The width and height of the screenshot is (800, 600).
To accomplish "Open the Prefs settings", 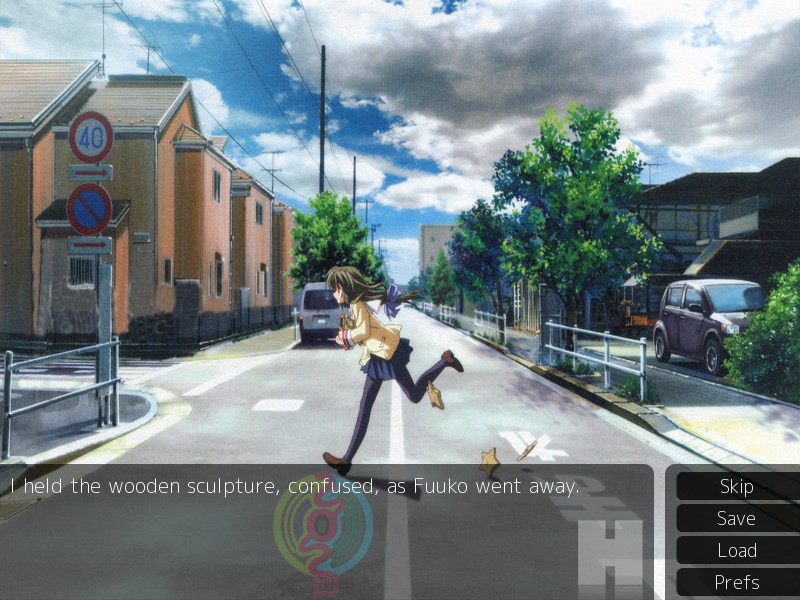I will (736, 582).
